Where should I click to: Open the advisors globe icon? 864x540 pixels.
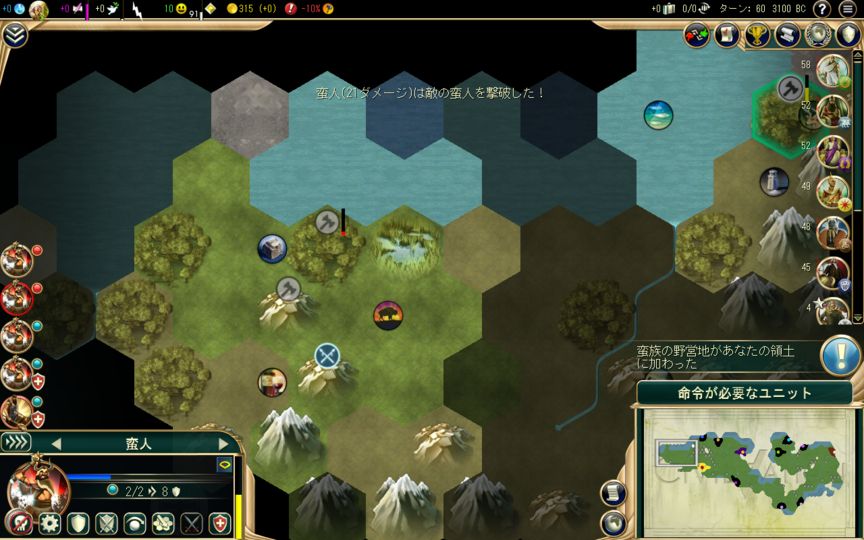(818, 35)
